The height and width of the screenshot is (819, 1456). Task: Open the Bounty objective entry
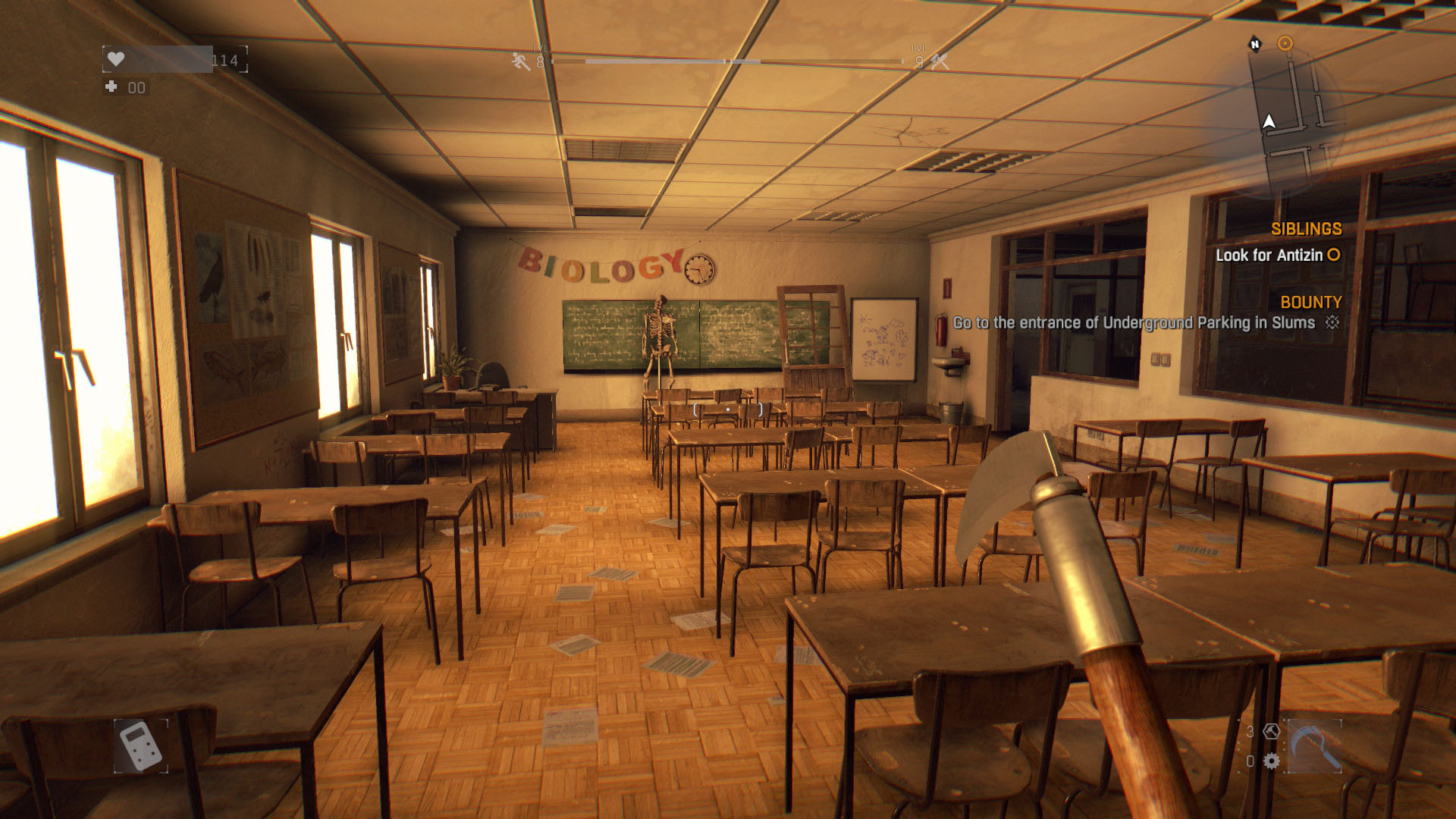[x=1134, y=323]
